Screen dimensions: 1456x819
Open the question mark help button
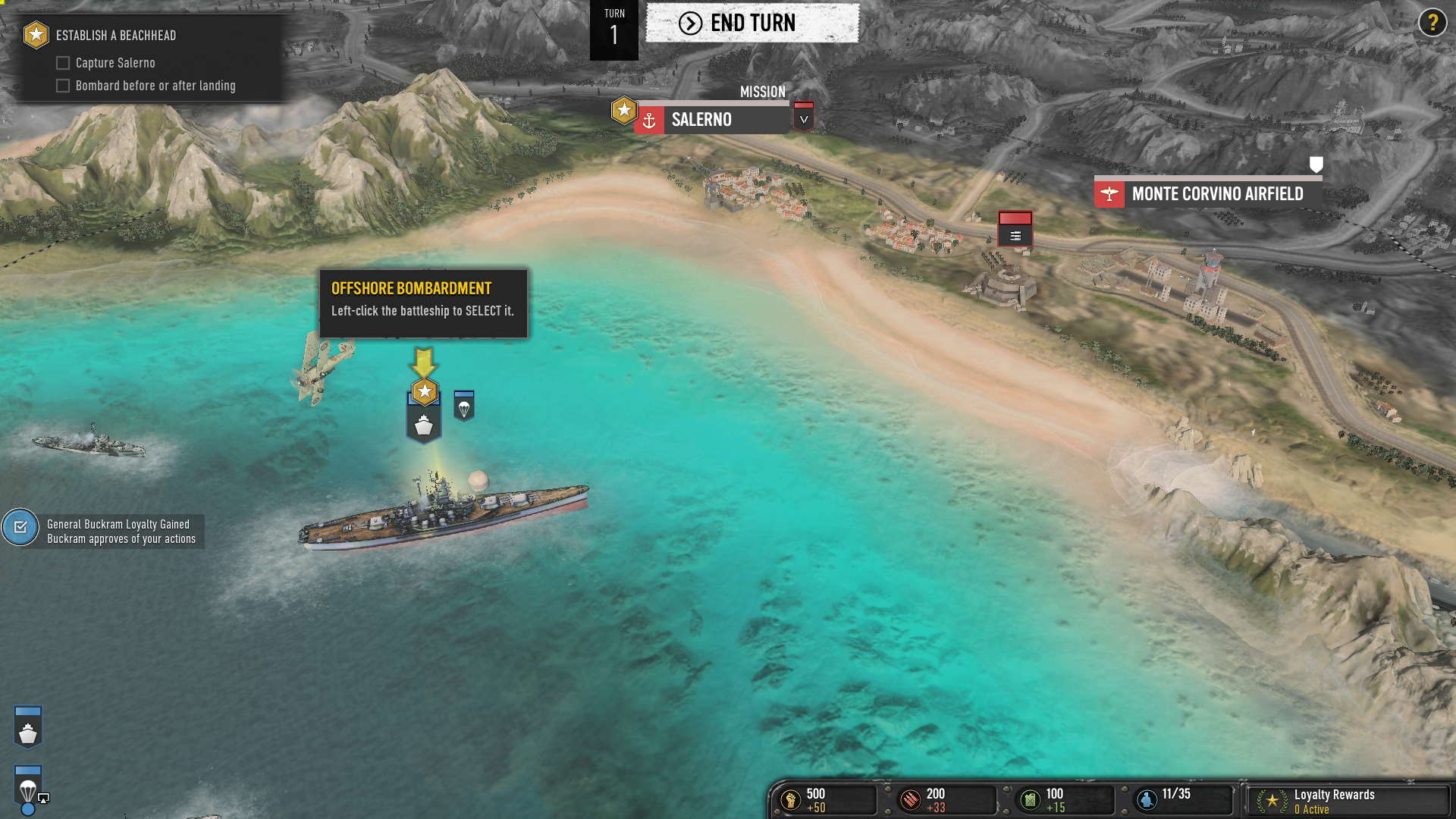point(1432,23)
